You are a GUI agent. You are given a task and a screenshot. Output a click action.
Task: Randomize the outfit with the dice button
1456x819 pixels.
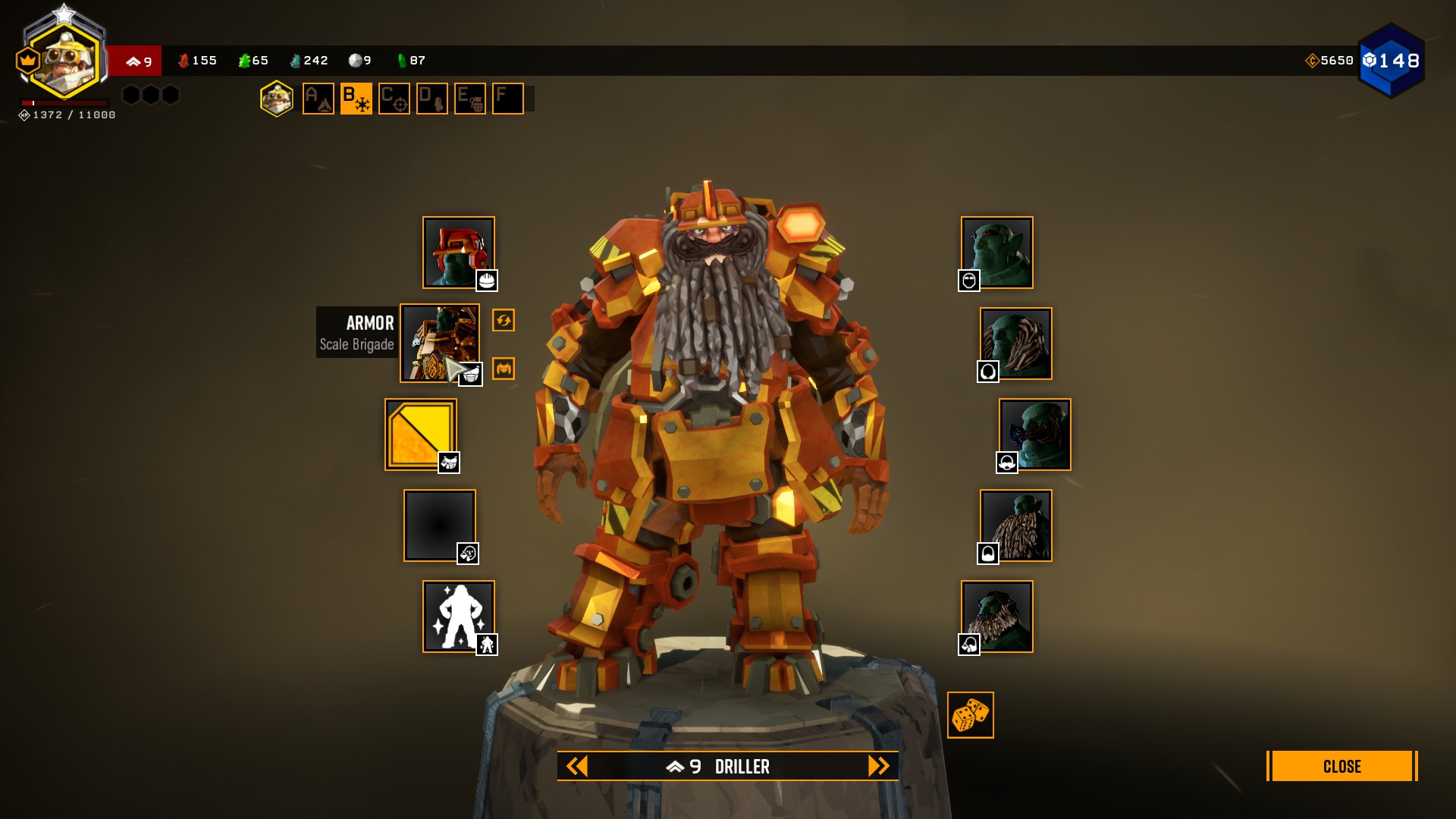pyautogui.click(x=970, y=714)
